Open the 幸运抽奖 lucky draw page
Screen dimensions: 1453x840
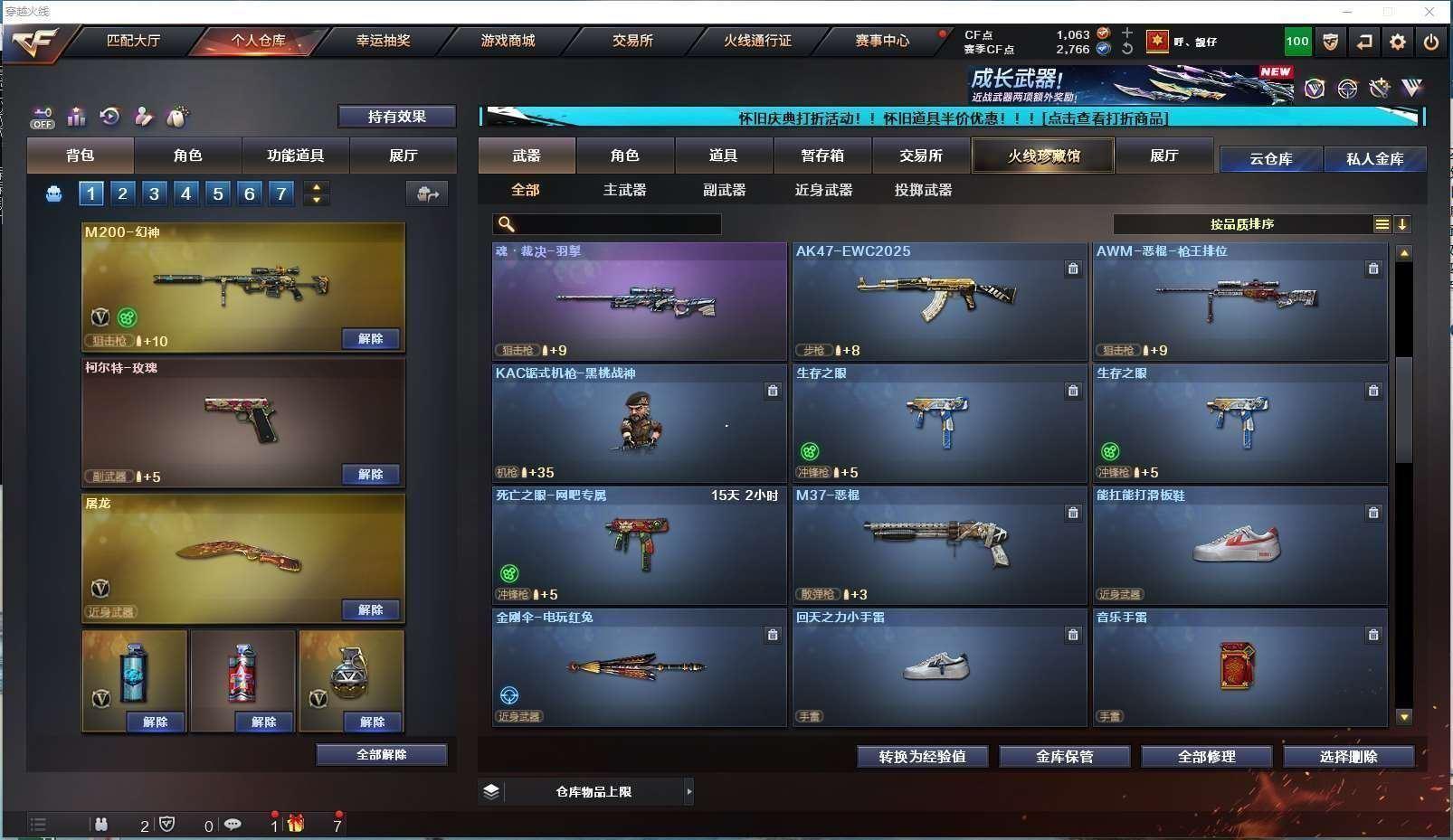pyautogui.click(x=383, y=41)
